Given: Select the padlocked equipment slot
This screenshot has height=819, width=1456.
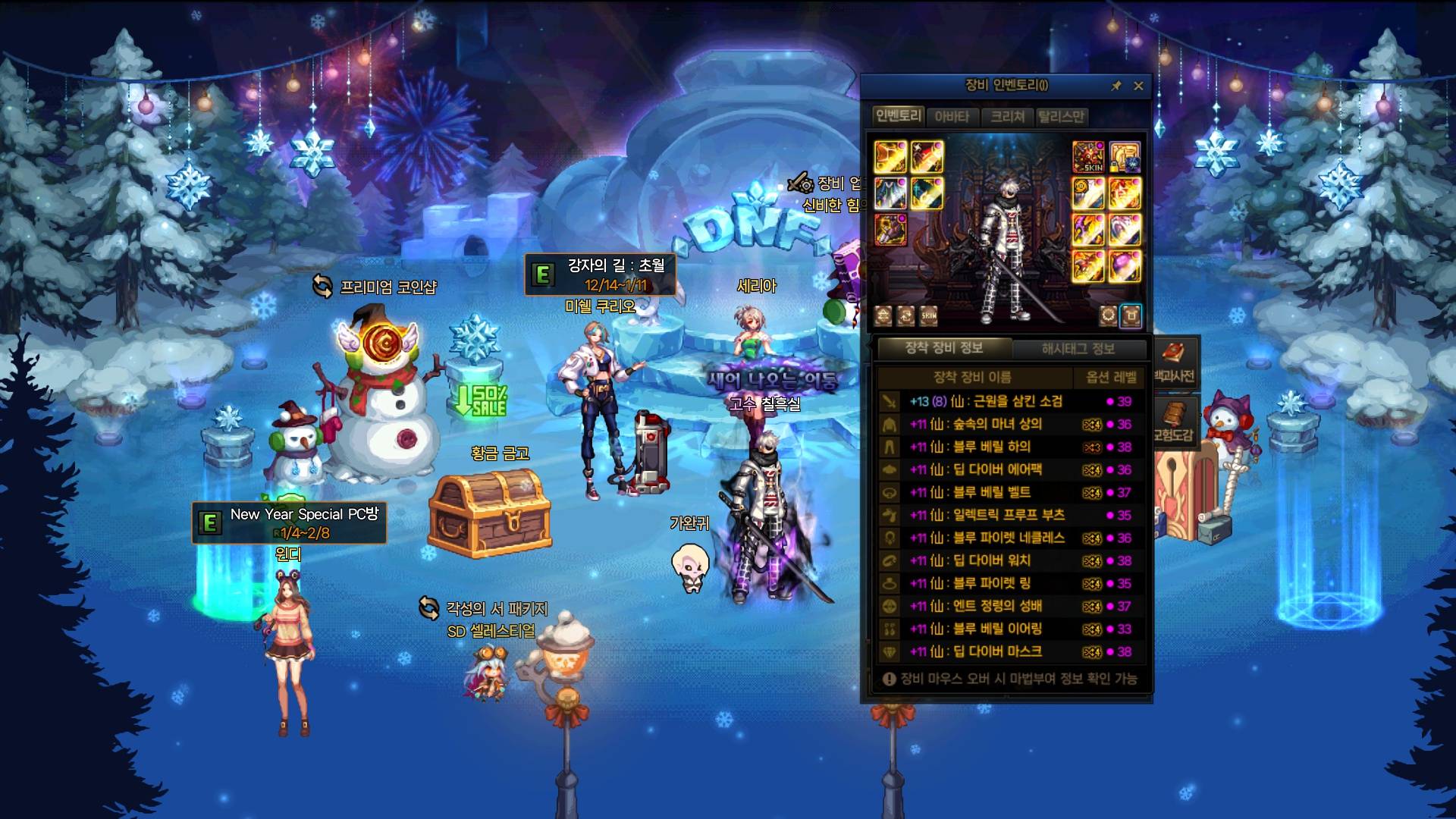Looking at the screenshot, I should [1125, 157].
